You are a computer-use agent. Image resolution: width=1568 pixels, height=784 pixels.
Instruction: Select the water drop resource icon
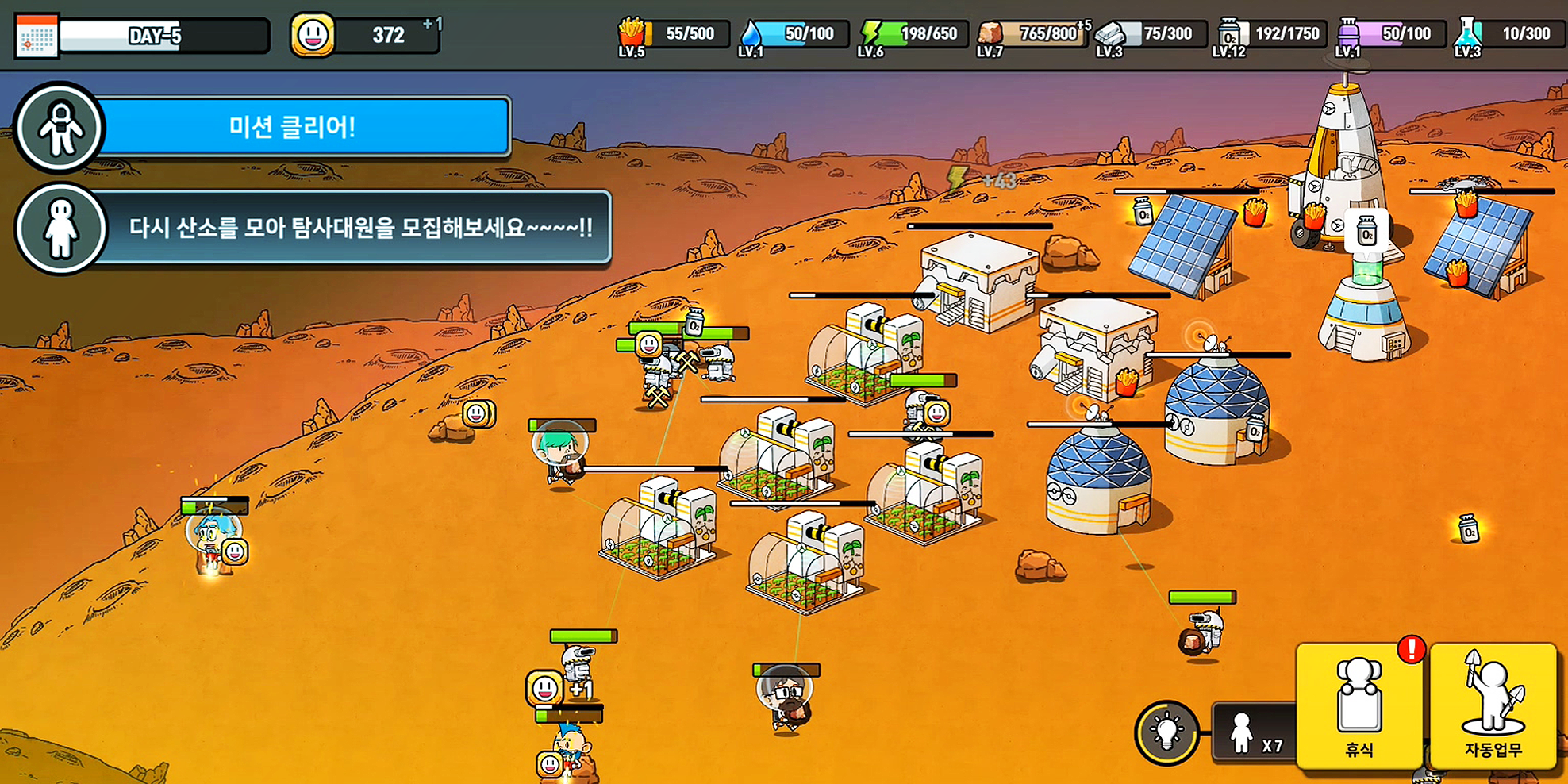coord(751,34)
